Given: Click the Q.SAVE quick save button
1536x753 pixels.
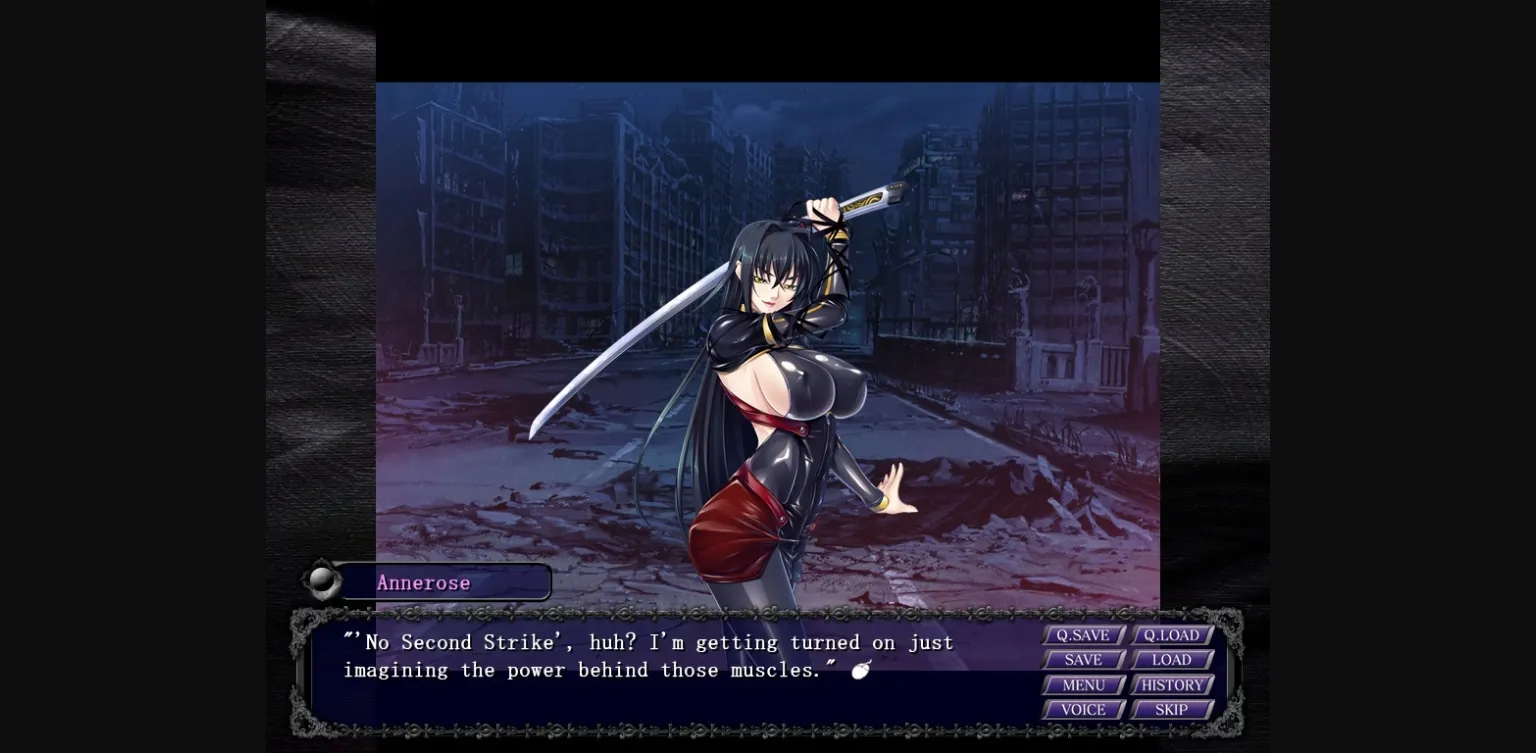Looking at the screenshot, I should click(1082, 635).
